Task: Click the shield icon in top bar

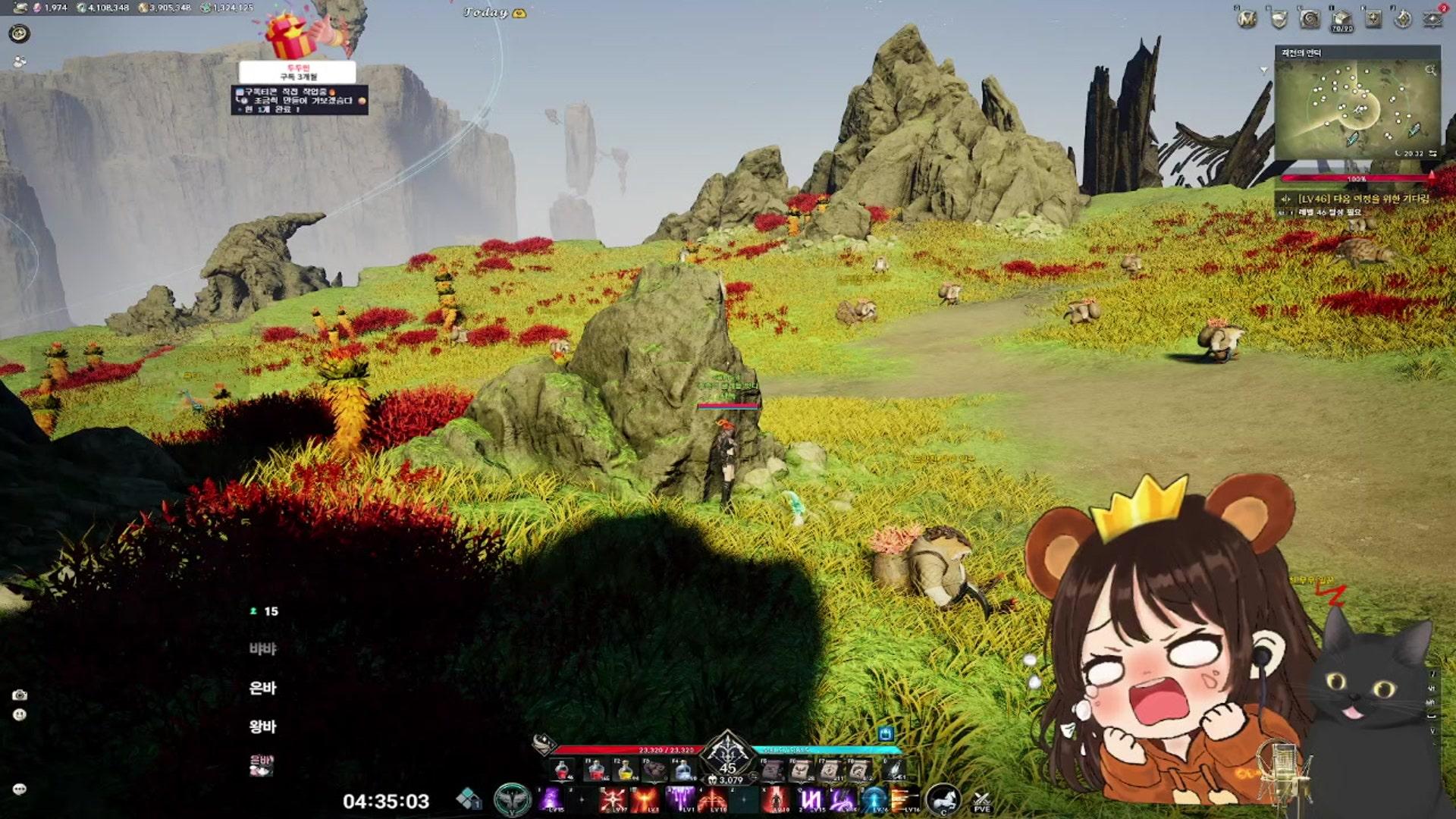Action: point(1279,19)
